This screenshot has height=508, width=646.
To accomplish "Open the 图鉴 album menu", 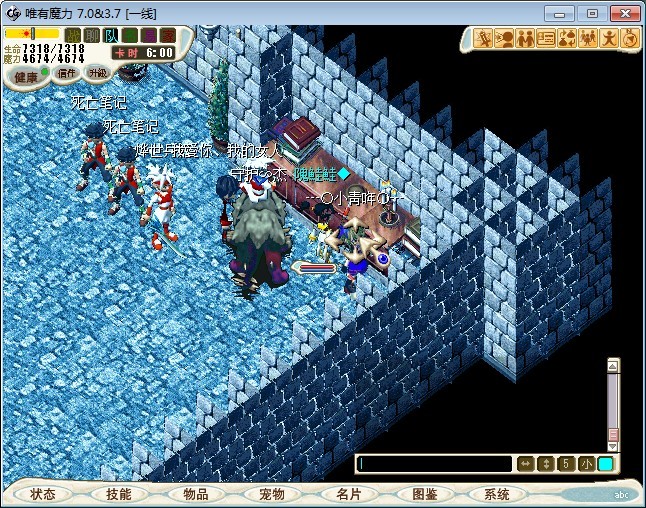I will pyautogui.click(x=424, y=494).
